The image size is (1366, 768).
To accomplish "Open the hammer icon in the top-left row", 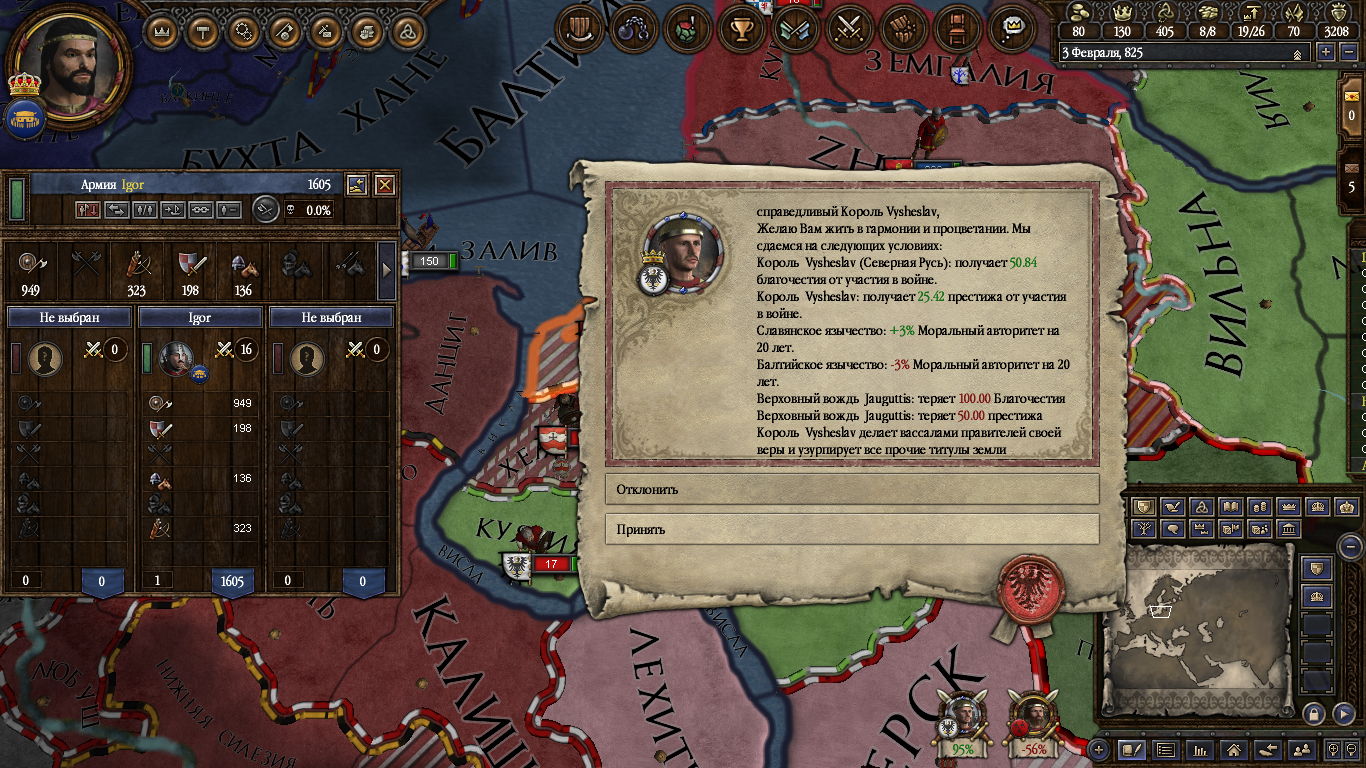I will pyautogui.click(x=203, y=31).
